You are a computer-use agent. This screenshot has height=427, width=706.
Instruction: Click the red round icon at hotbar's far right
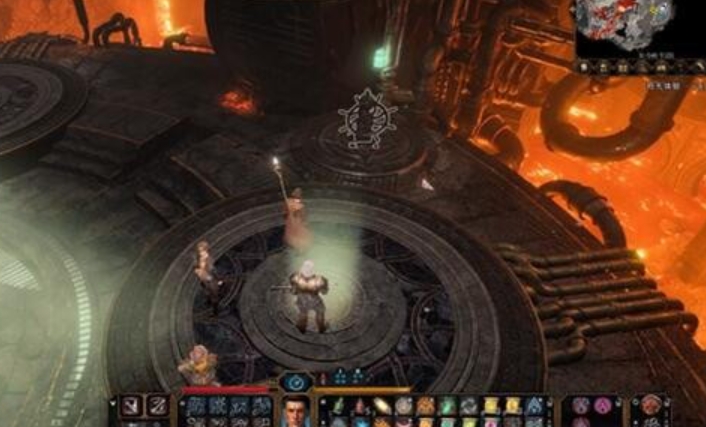pos(651,405)
